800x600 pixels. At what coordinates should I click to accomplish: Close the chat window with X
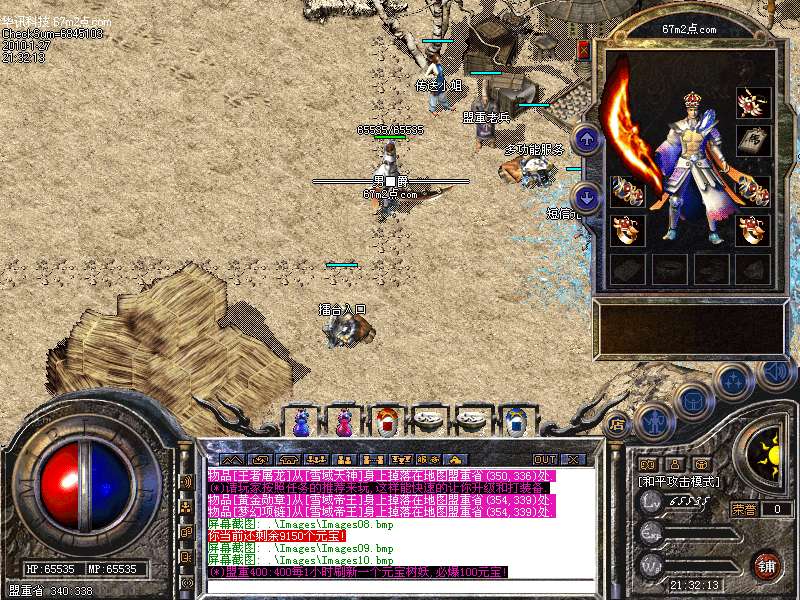pos(573,459)
